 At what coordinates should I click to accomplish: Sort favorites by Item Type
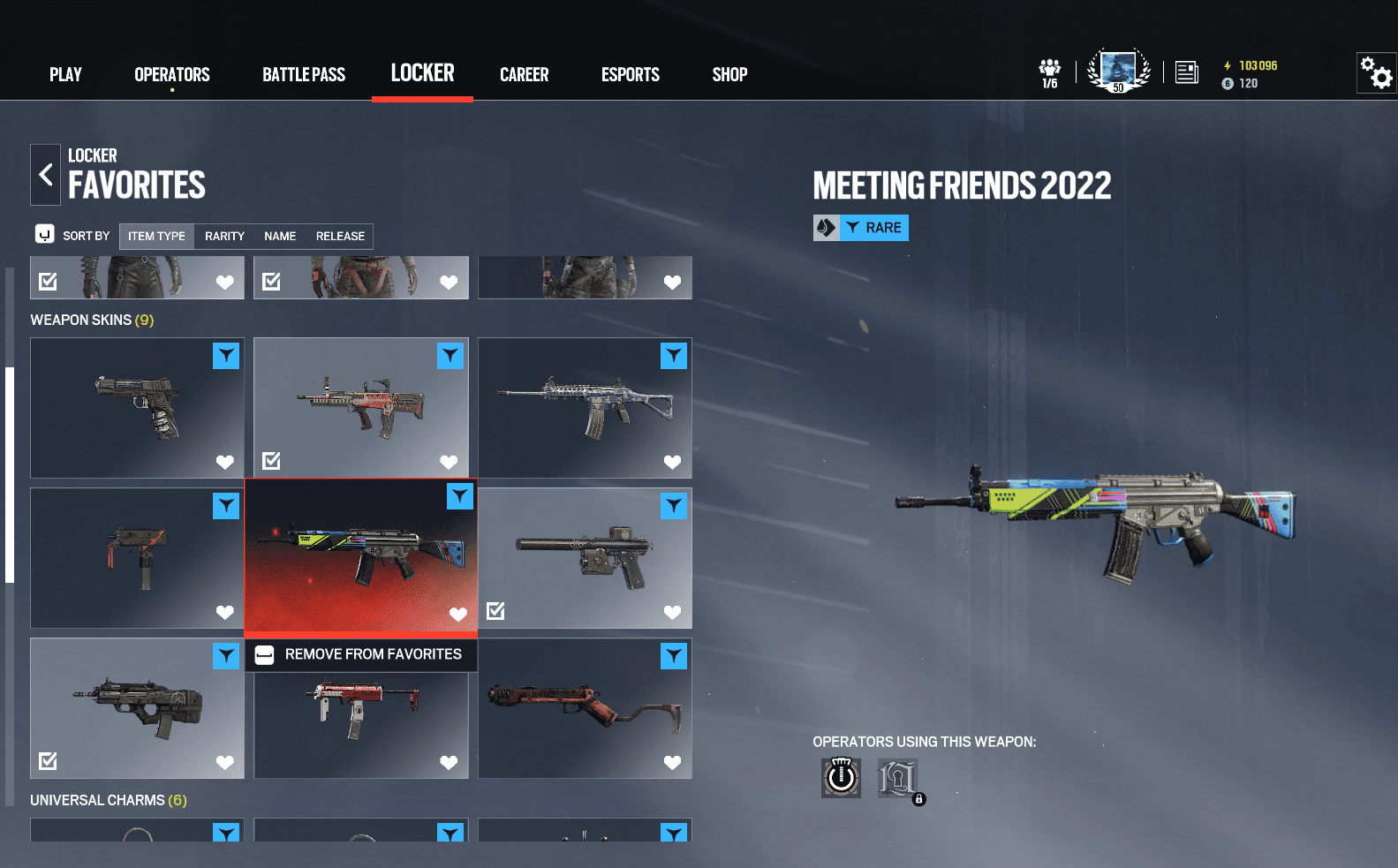click(x=156, y=237)
